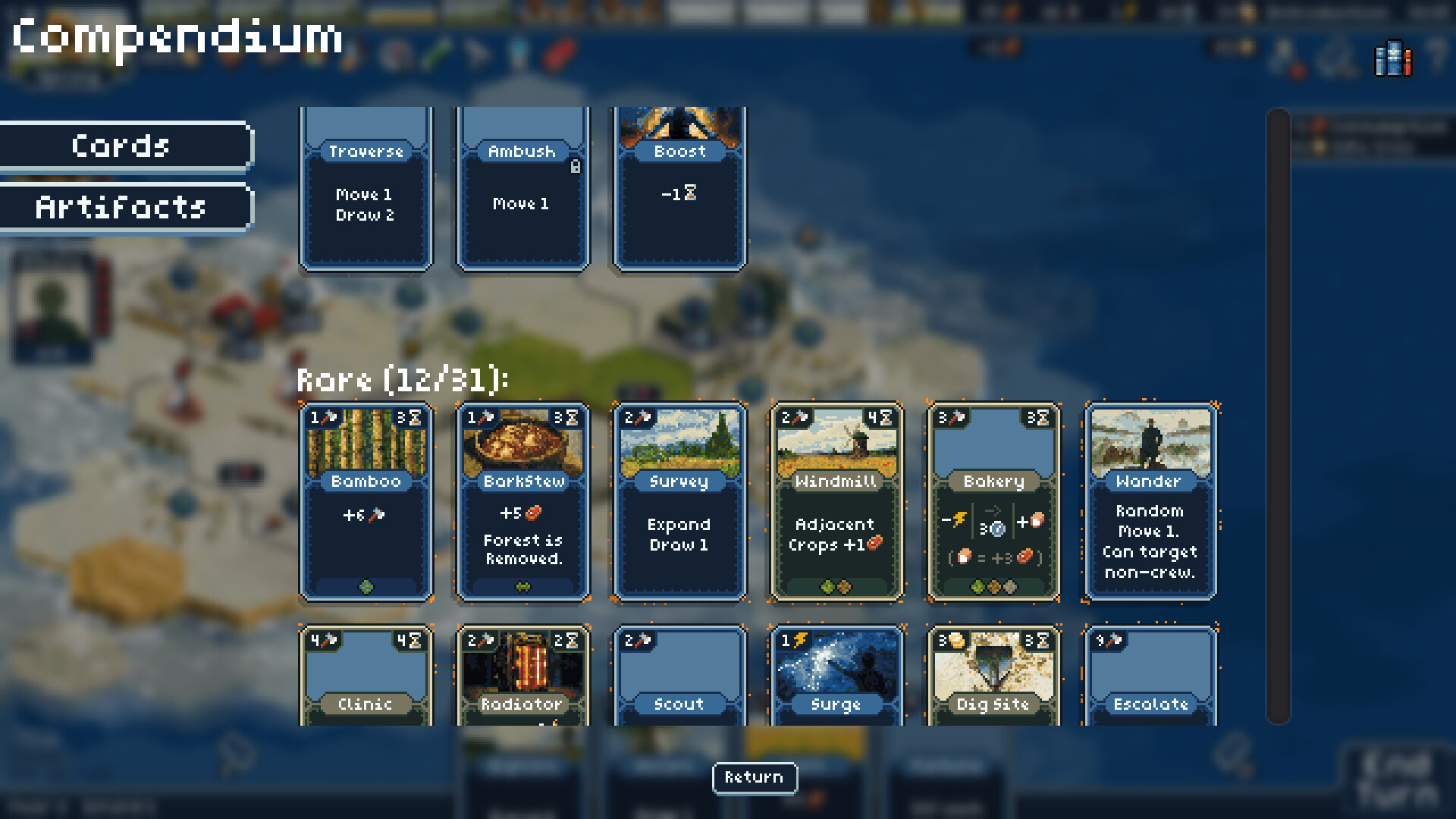Click the hammer cost icon on Bamboo card
The image size is (1456, 819).
click(x=330, y=416)
